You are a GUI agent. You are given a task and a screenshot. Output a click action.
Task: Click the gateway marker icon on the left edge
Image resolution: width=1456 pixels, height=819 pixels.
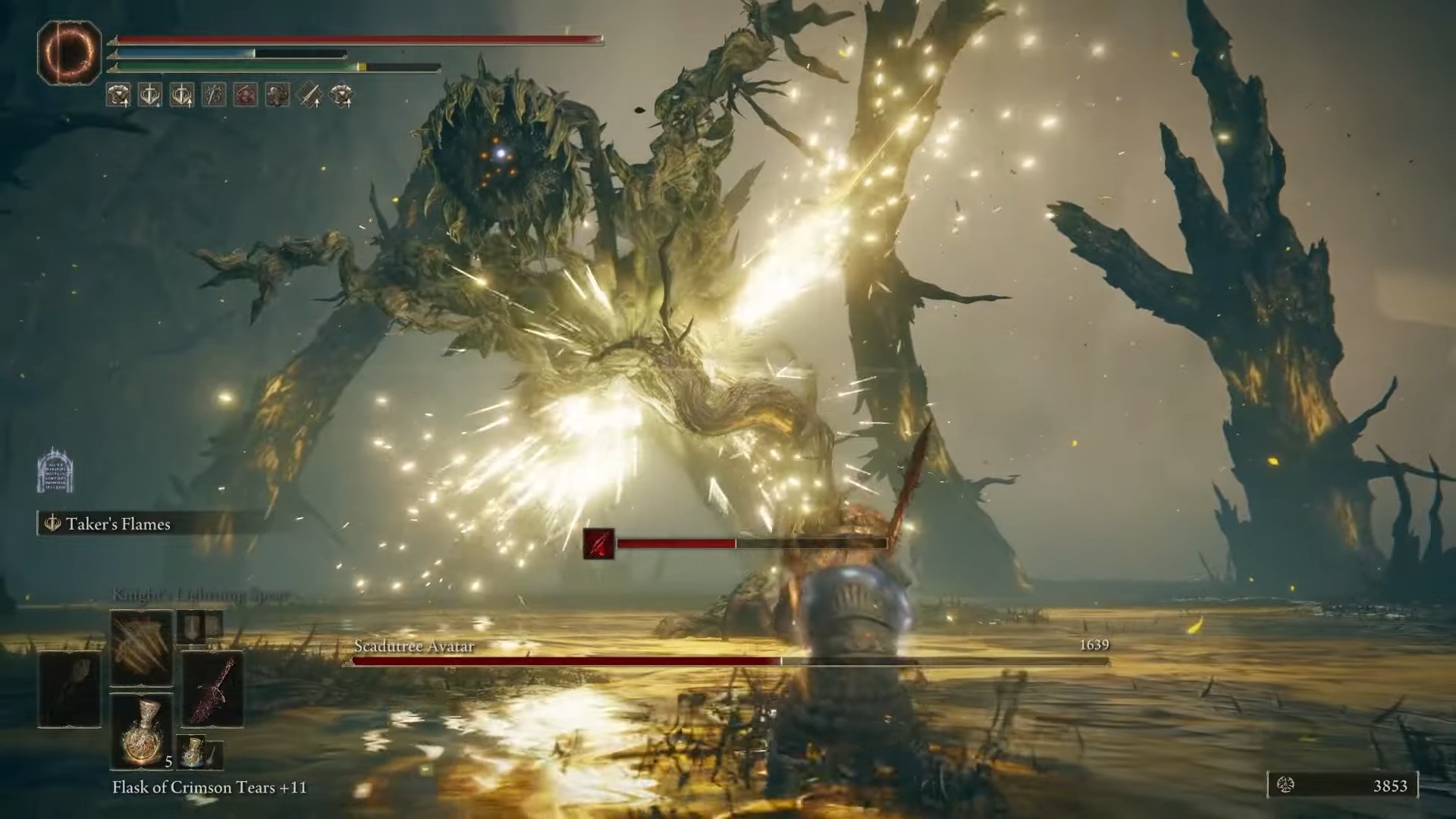[x=55, y=470]
